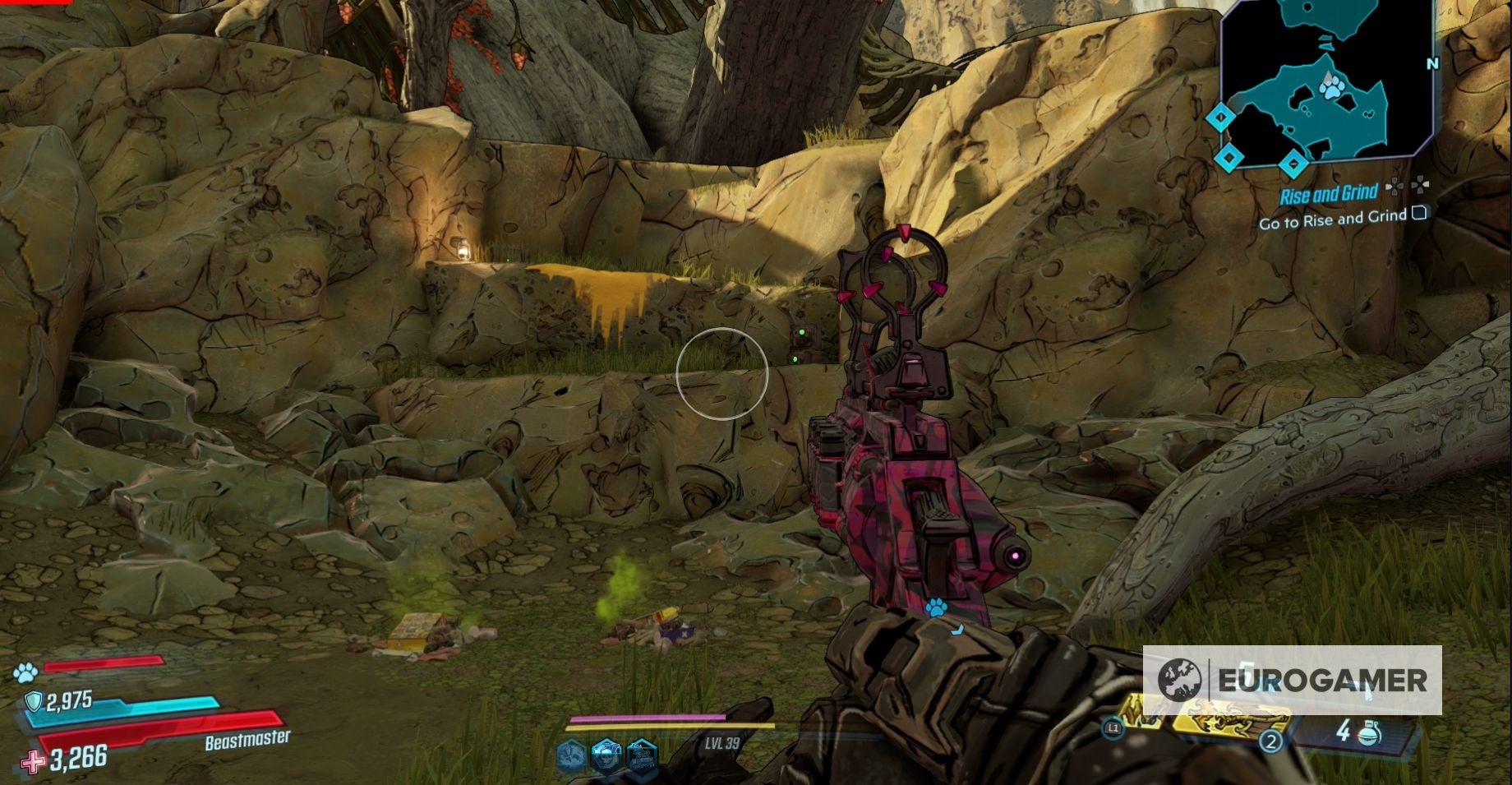Select the paw print player marker on minimap

coord(1330,90)
